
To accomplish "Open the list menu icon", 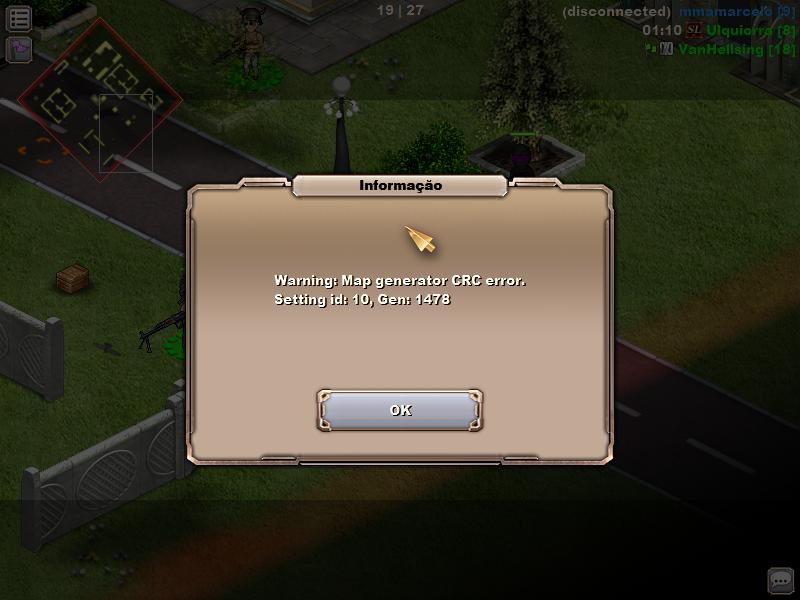I will (19, 18).
